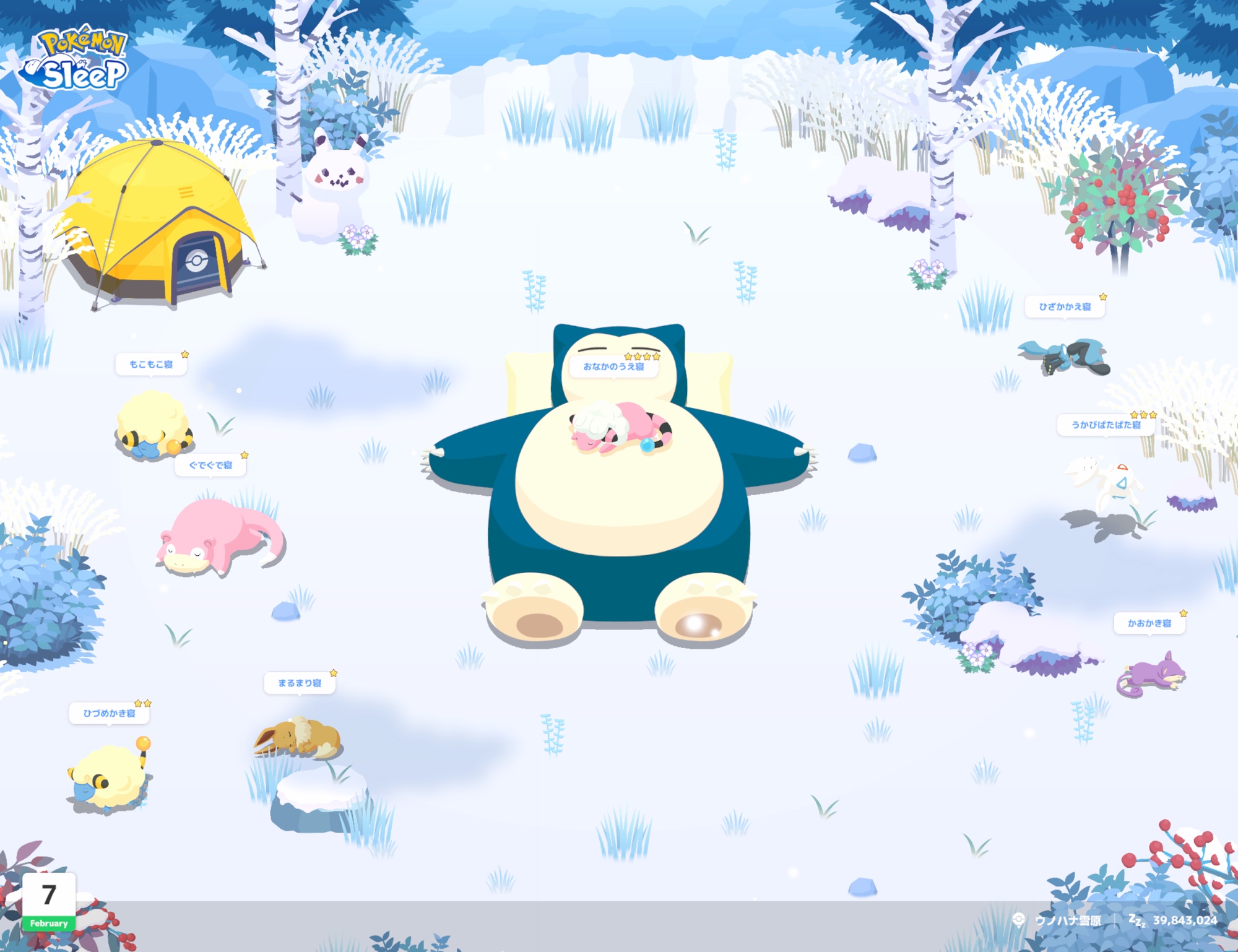This screenshot has width=1238, height=952.
Task: Click the ワノハナ雪原 location name
Action: pos(1068,920)
